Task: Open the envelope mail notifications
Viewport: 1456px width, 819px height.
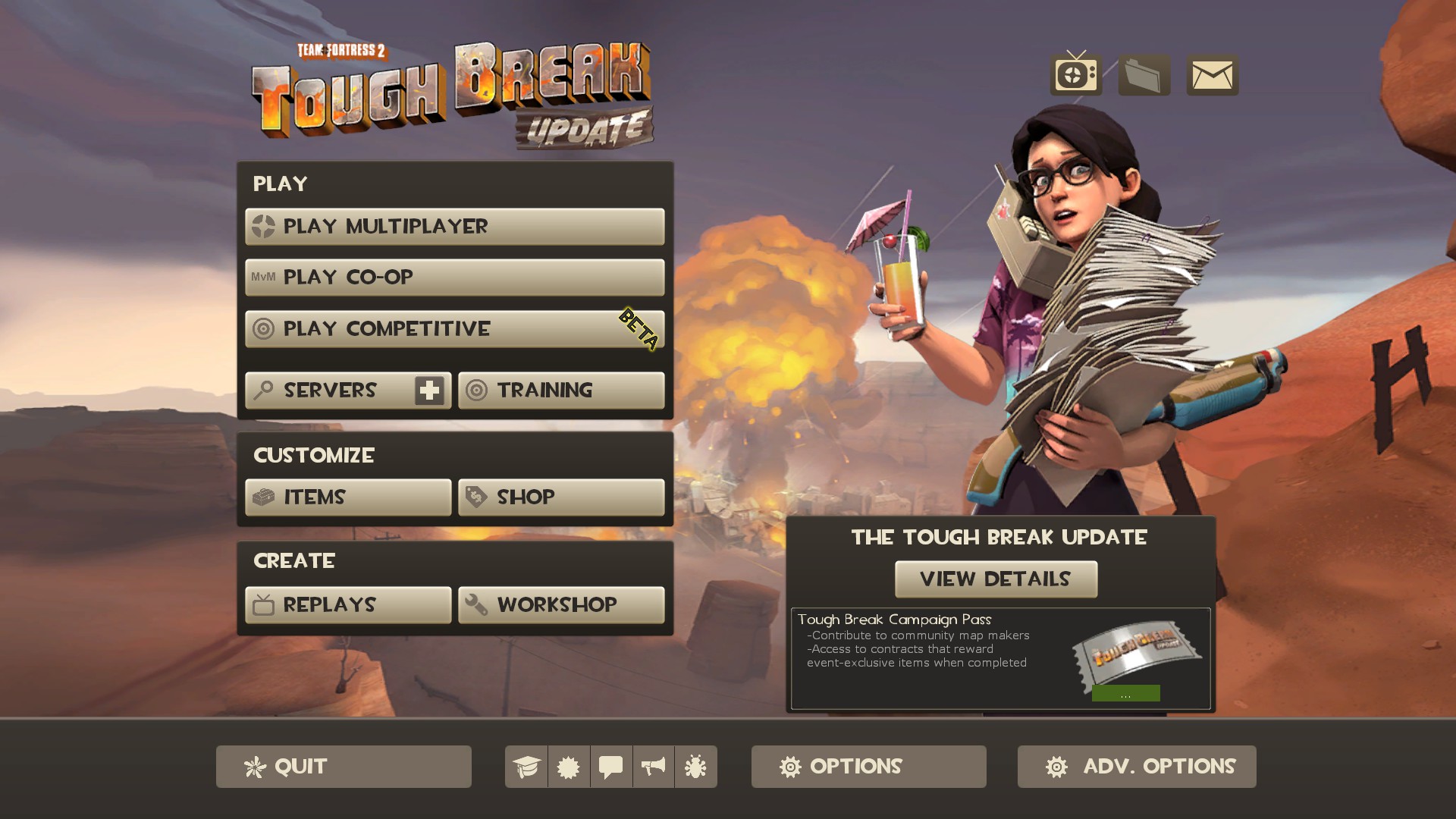Action: tap(1212, 75)
